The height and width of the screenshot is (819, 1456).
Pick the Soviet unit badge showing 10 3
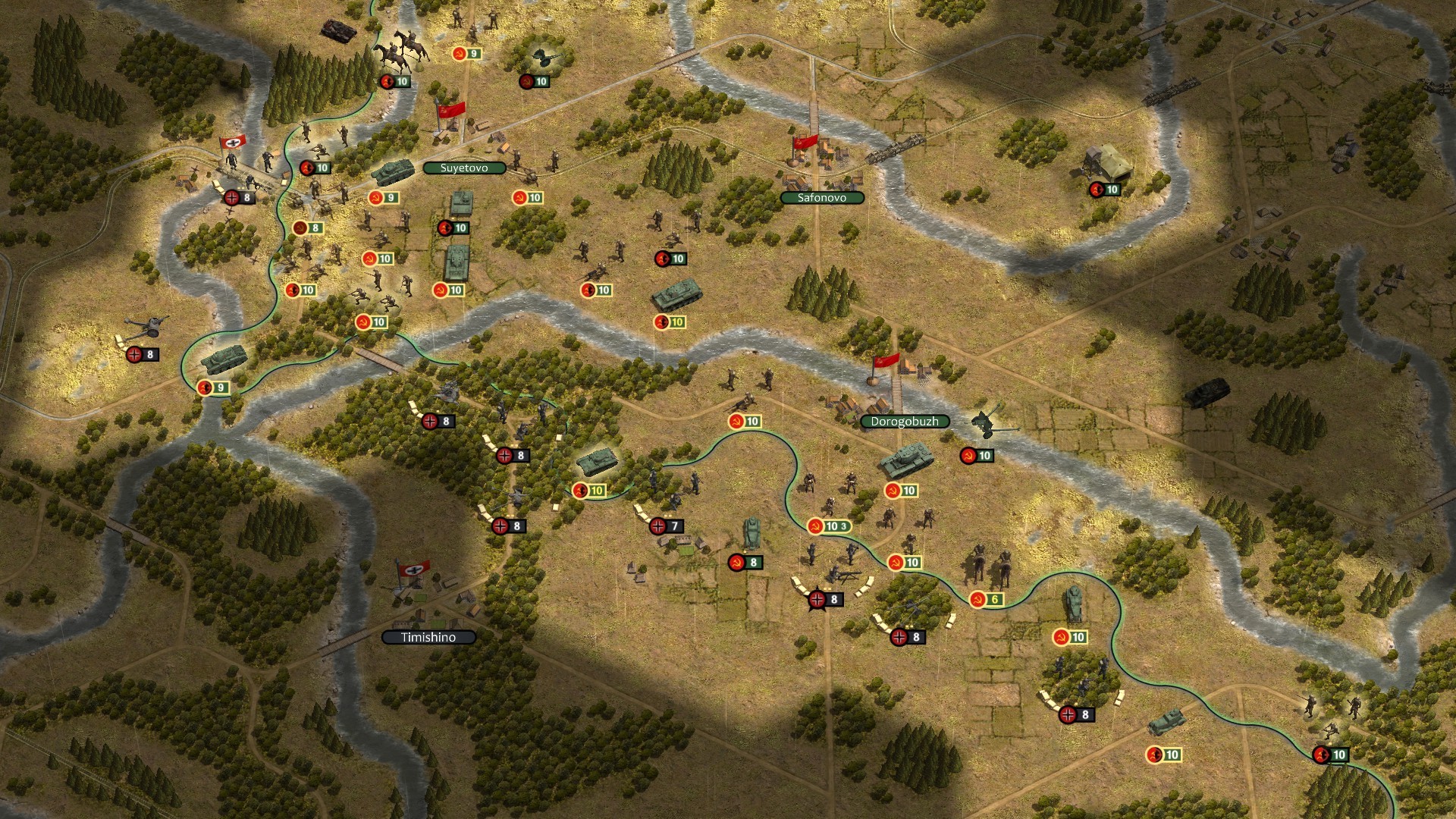[x=829, y=526]
